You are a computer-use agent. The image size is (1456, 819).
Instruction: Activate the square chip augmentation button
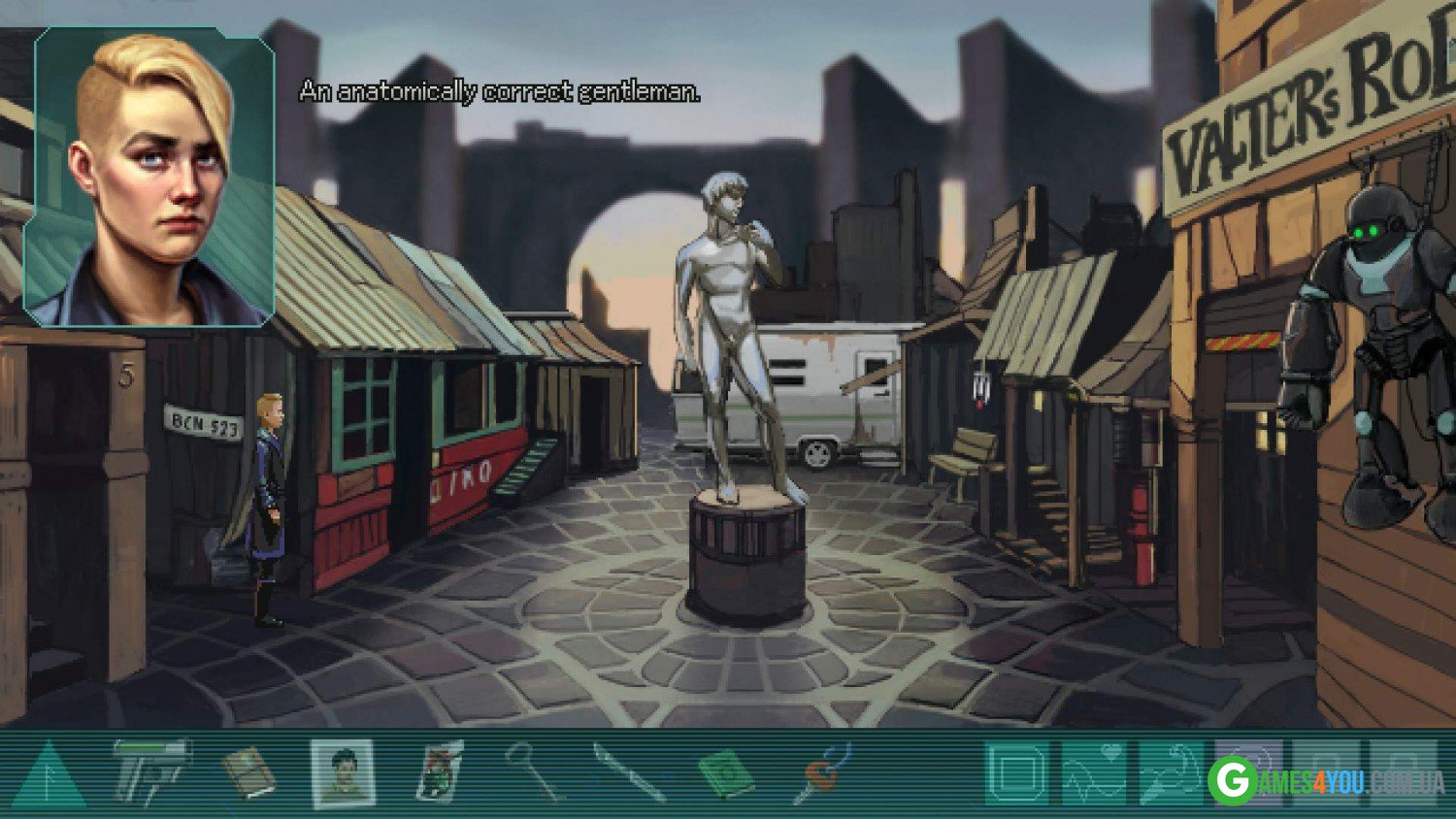point(1016,774)
